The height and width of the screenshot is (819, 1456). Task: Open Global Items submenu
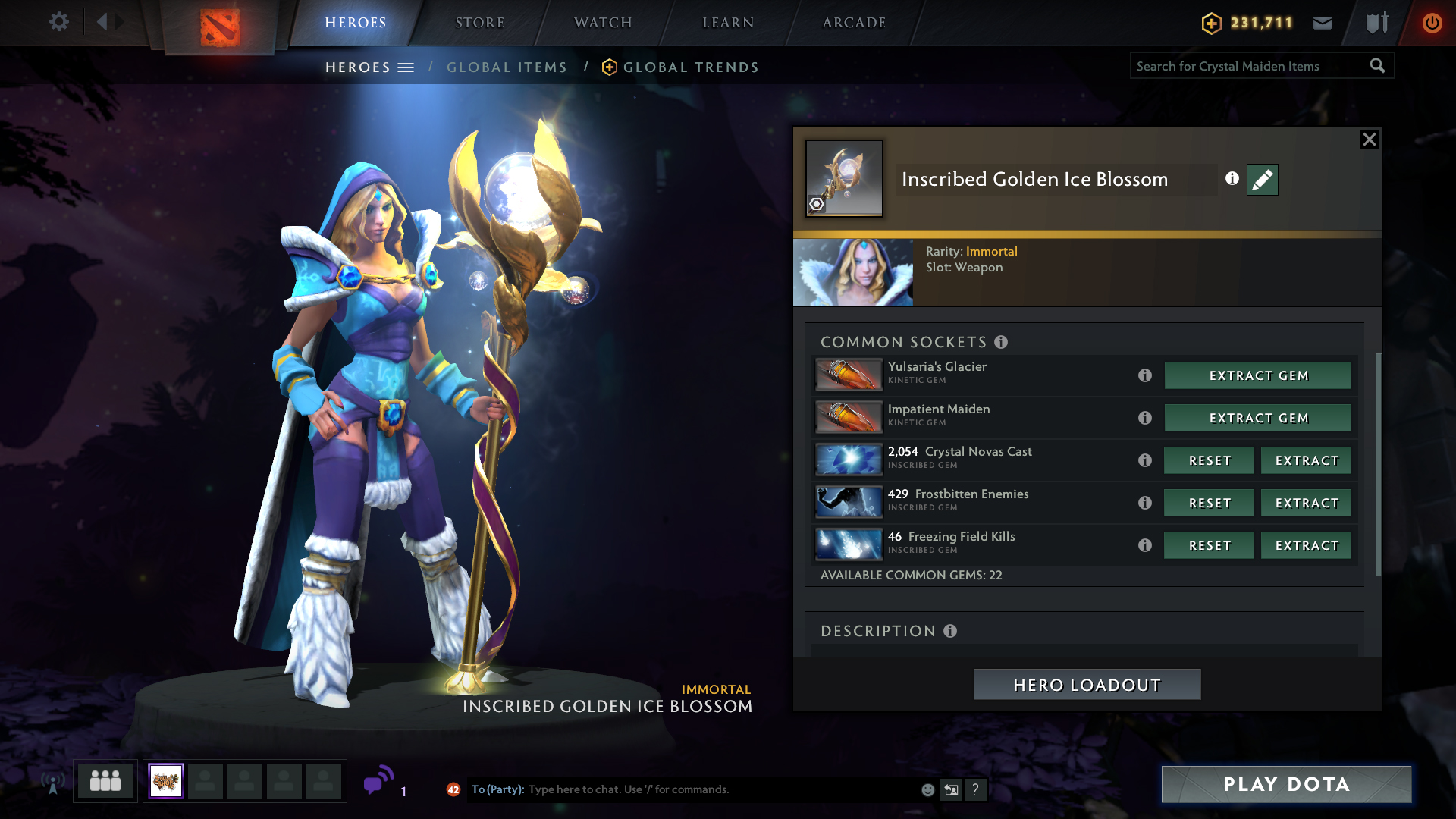pos(507,67)
